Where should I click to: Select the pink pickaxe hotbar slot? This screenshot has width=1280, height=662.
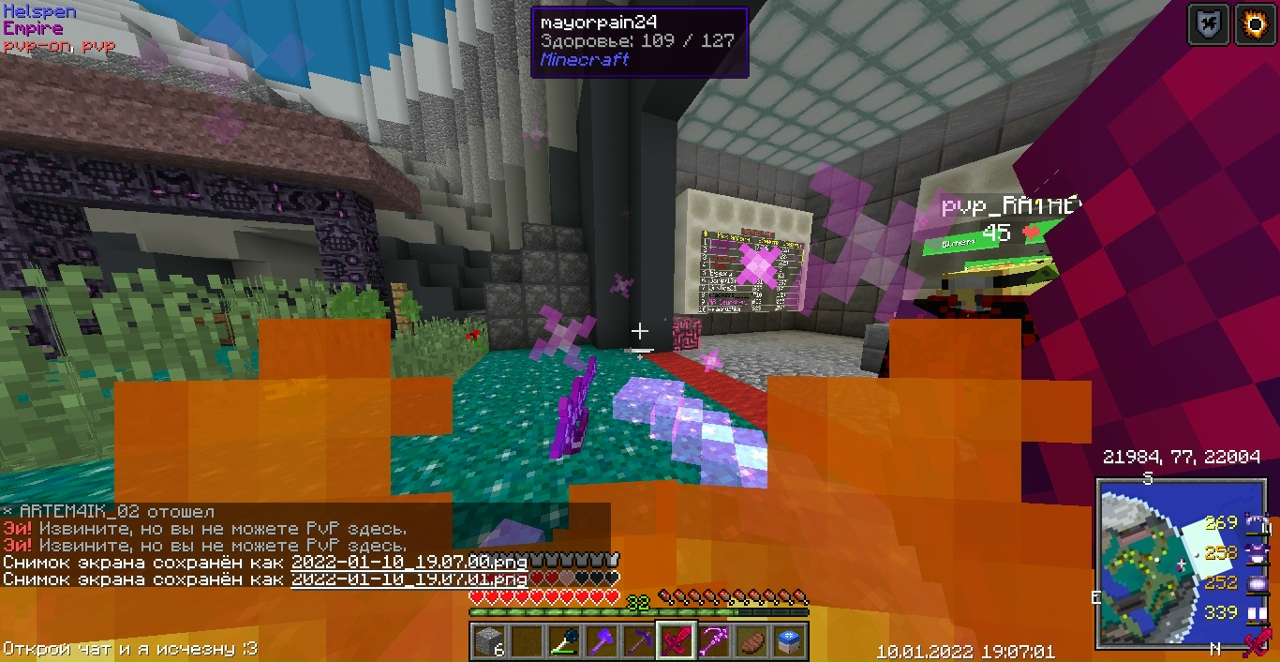714,640
